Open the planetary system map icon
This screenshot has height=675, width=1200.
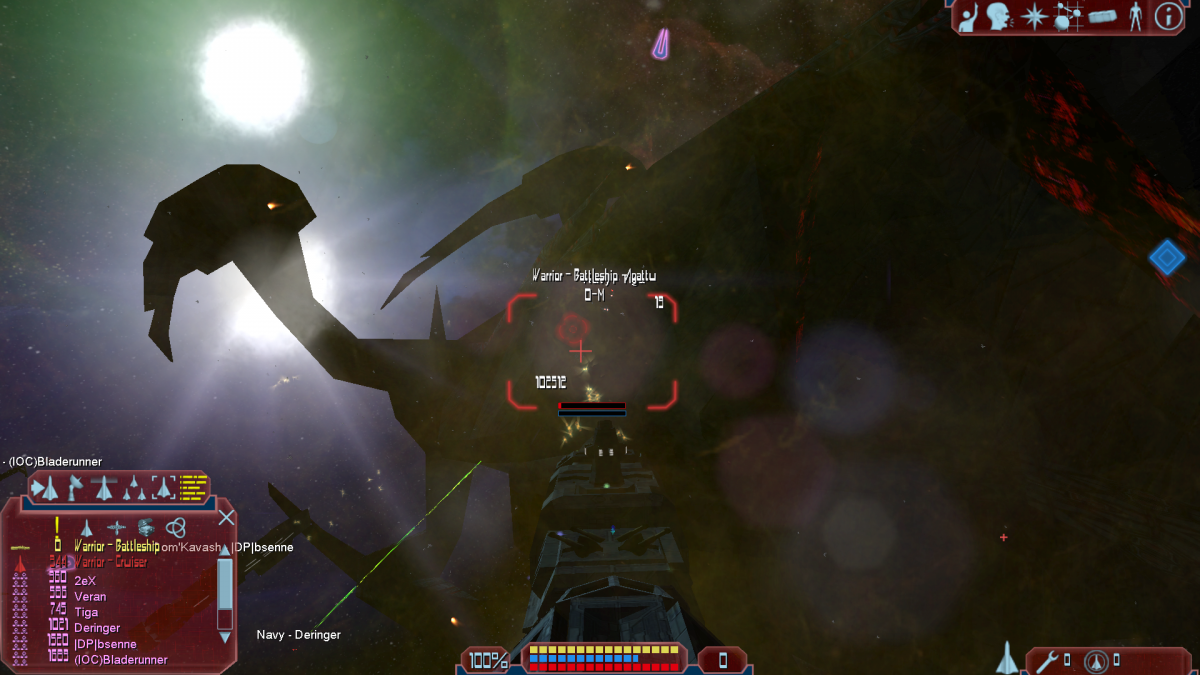pyautogui.click(x=1069, y=17)
